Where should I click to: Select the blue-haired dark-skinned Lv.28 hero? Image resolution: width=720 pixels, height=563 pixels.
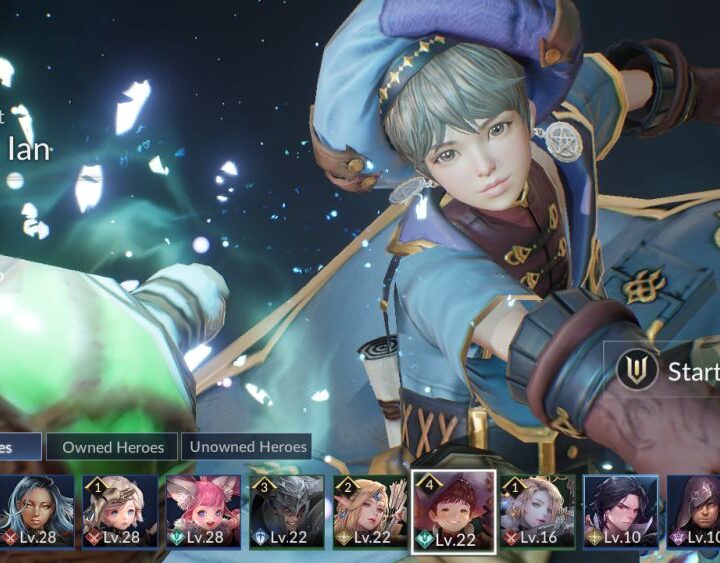tap(37, 511)
